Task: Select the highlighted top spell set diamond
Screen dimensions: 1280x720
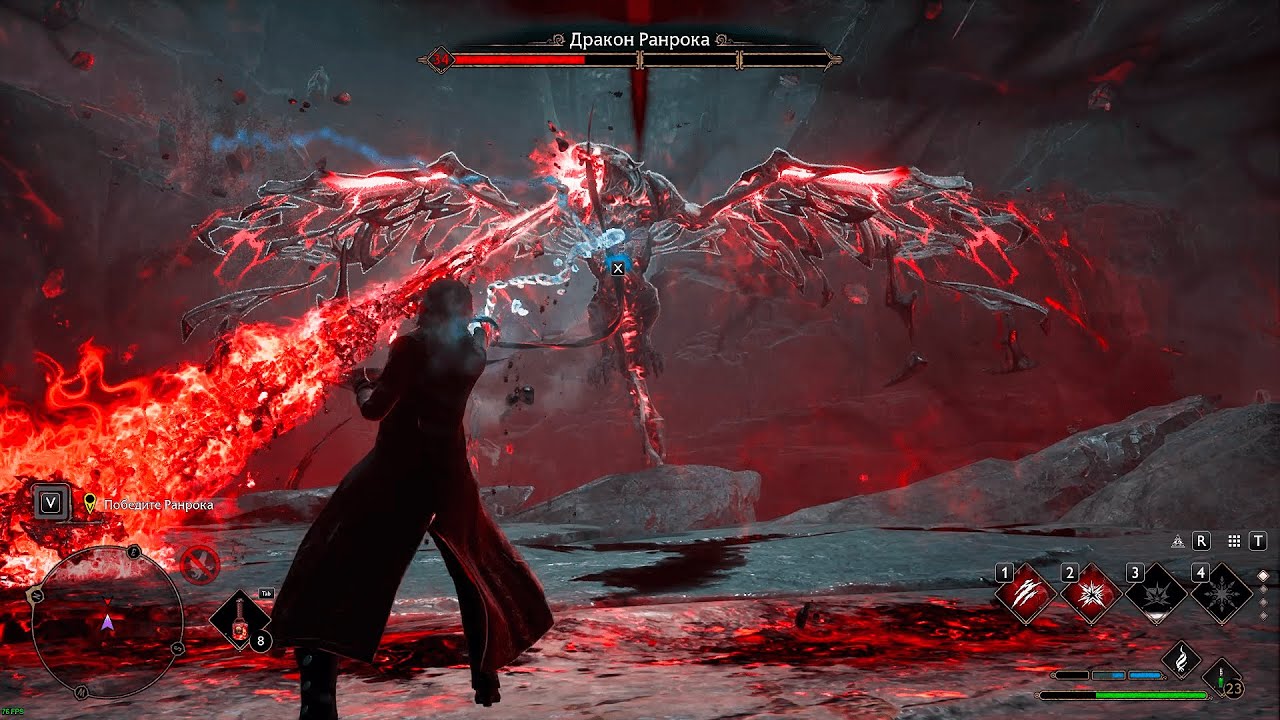Action: (1263, 575)
